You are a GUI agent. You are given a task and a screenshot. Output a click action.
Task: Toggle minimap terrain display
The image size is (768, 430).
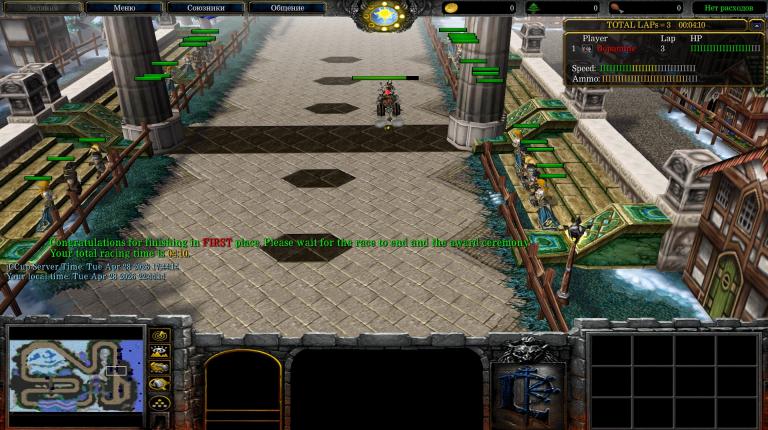[159, 351]
